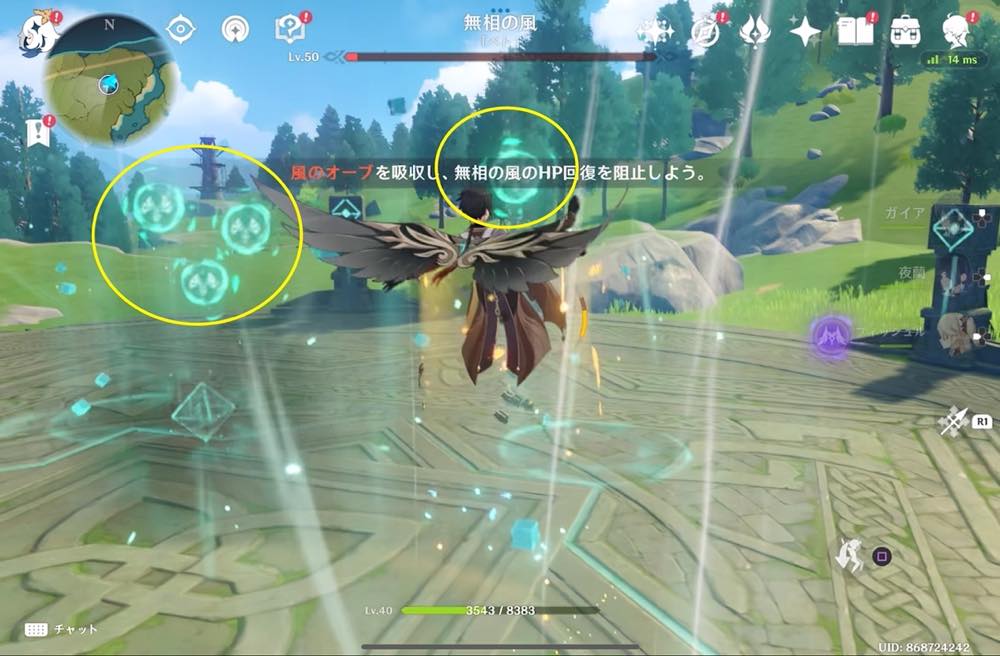
Task: Open the question-mark speech bubble icon
Action: click(291, 29)
